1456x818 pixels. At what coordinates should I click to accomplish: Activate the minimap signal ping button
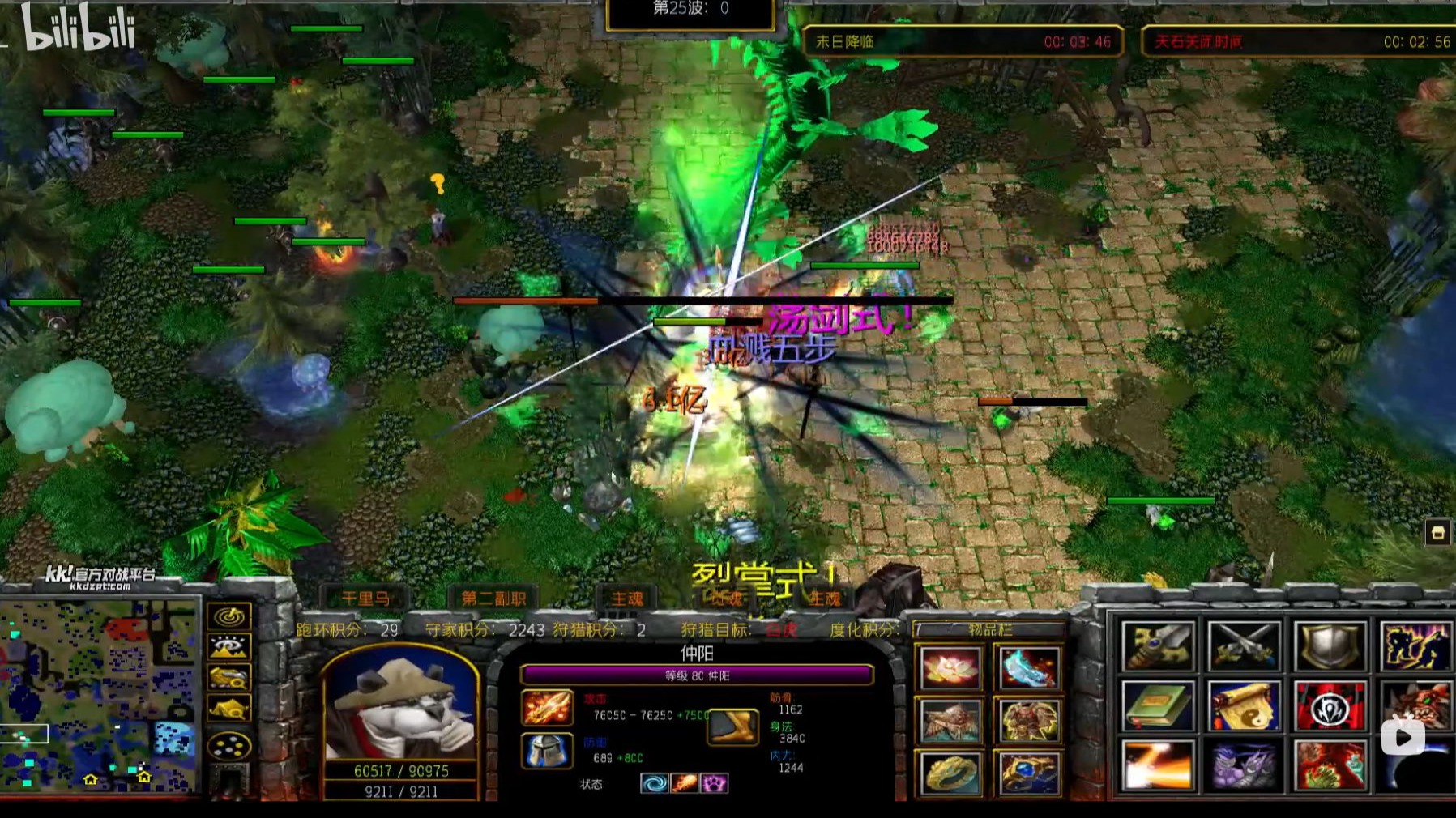[229, 617]
